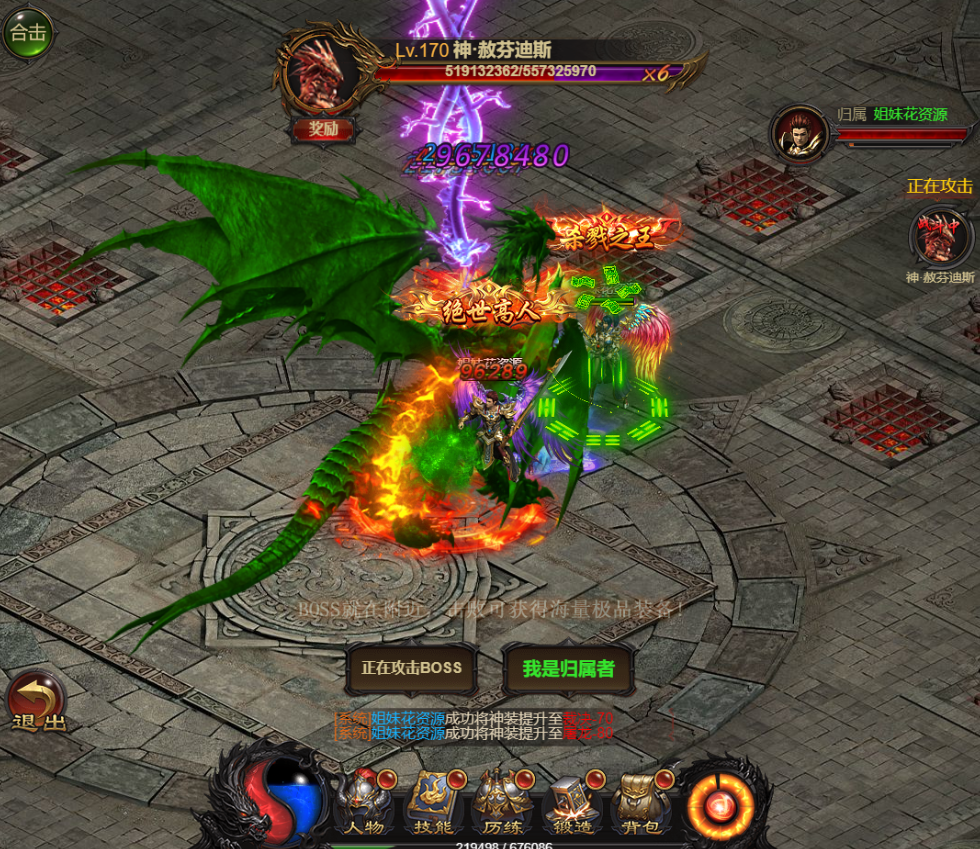Click the 合击 combo attack button
Viewport: 980px width, 849px height.
[x=27, y=33]
